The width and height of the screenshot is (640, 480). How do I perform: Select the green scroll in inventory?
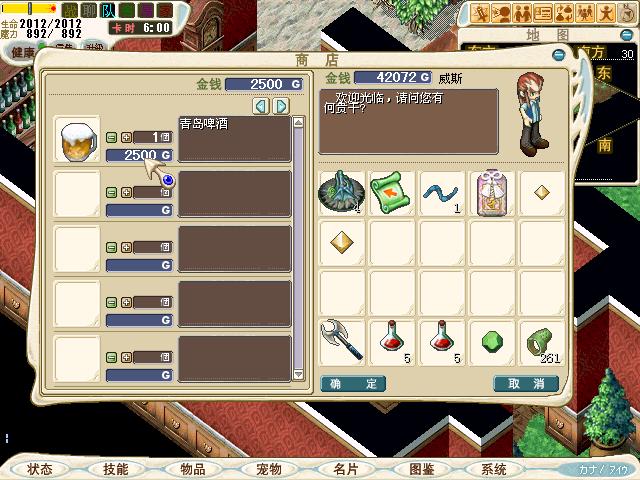click(x=392, y=190)
